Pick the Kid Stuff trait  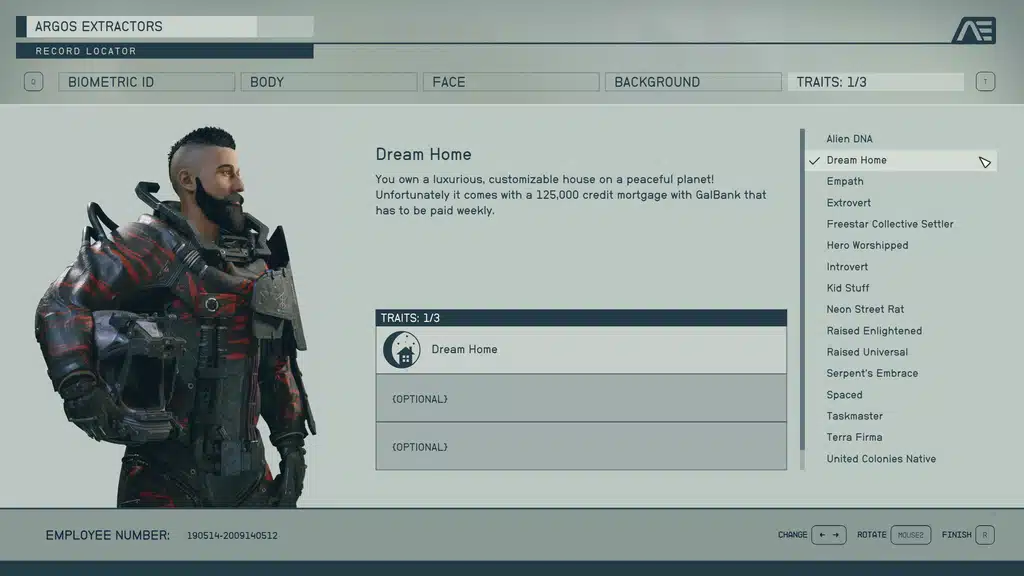848,288
